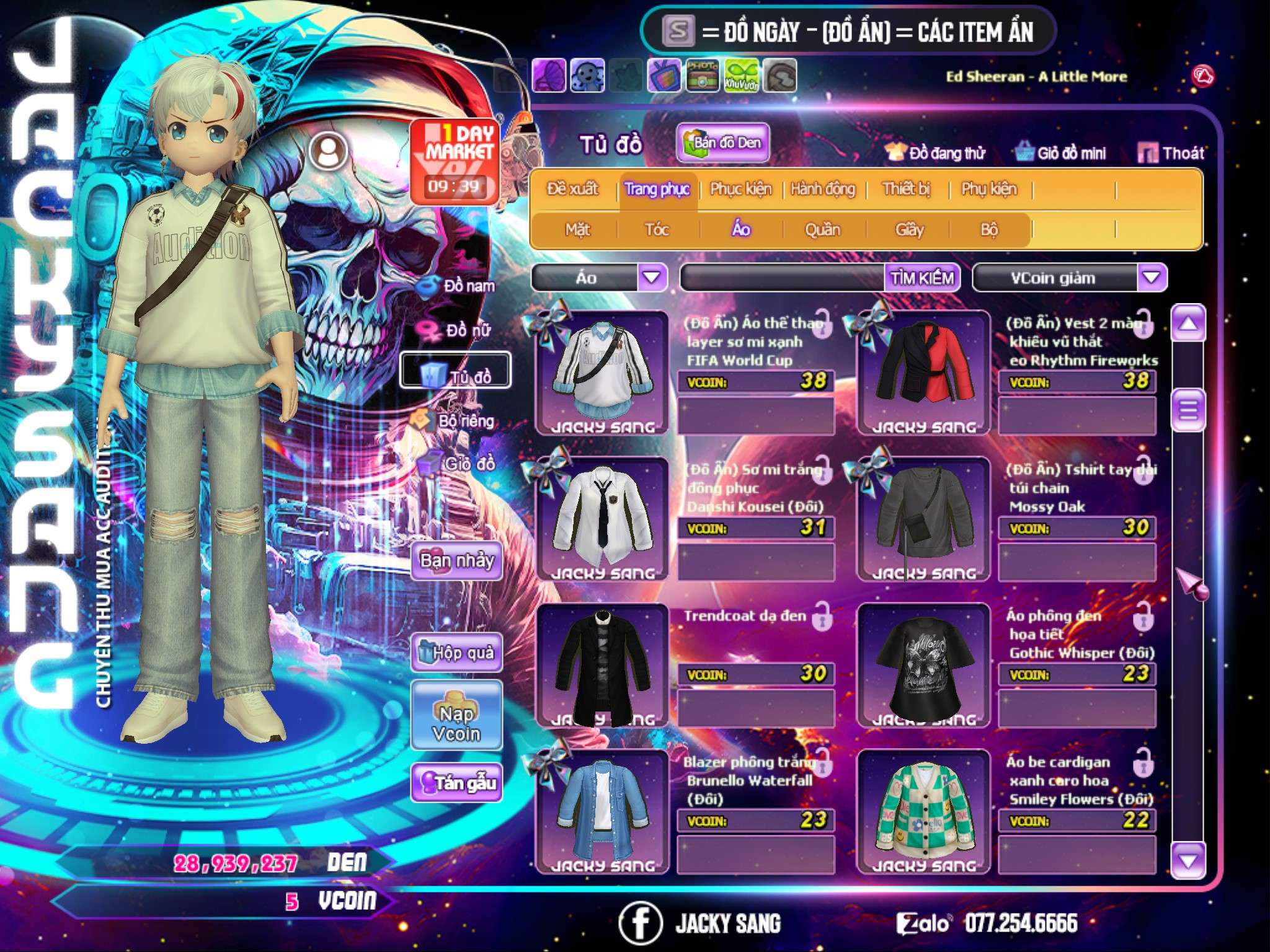The height and width of the screenshot is (952, 1270).
Task: Open Giỏ đồ mini cart
Action: [1061, 153]
